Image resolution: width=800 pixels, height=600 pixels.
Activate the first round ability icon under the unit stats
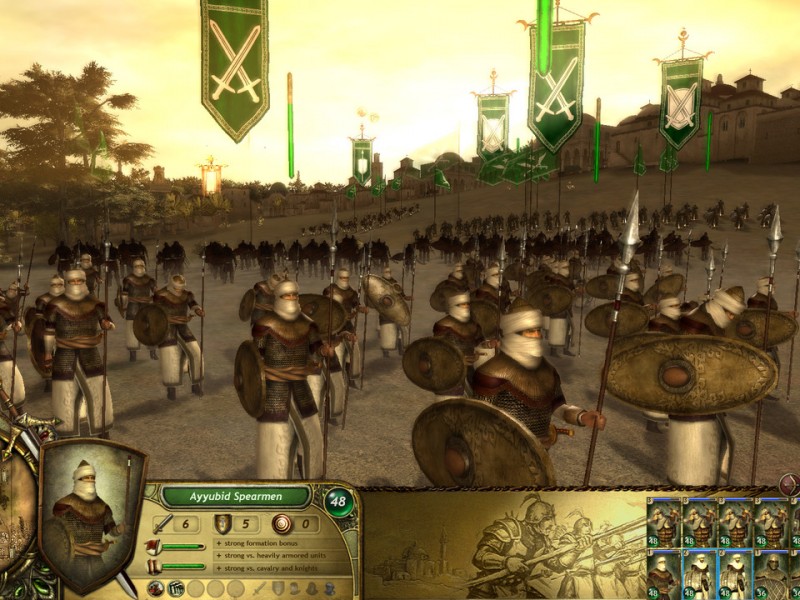click(156, 589)
